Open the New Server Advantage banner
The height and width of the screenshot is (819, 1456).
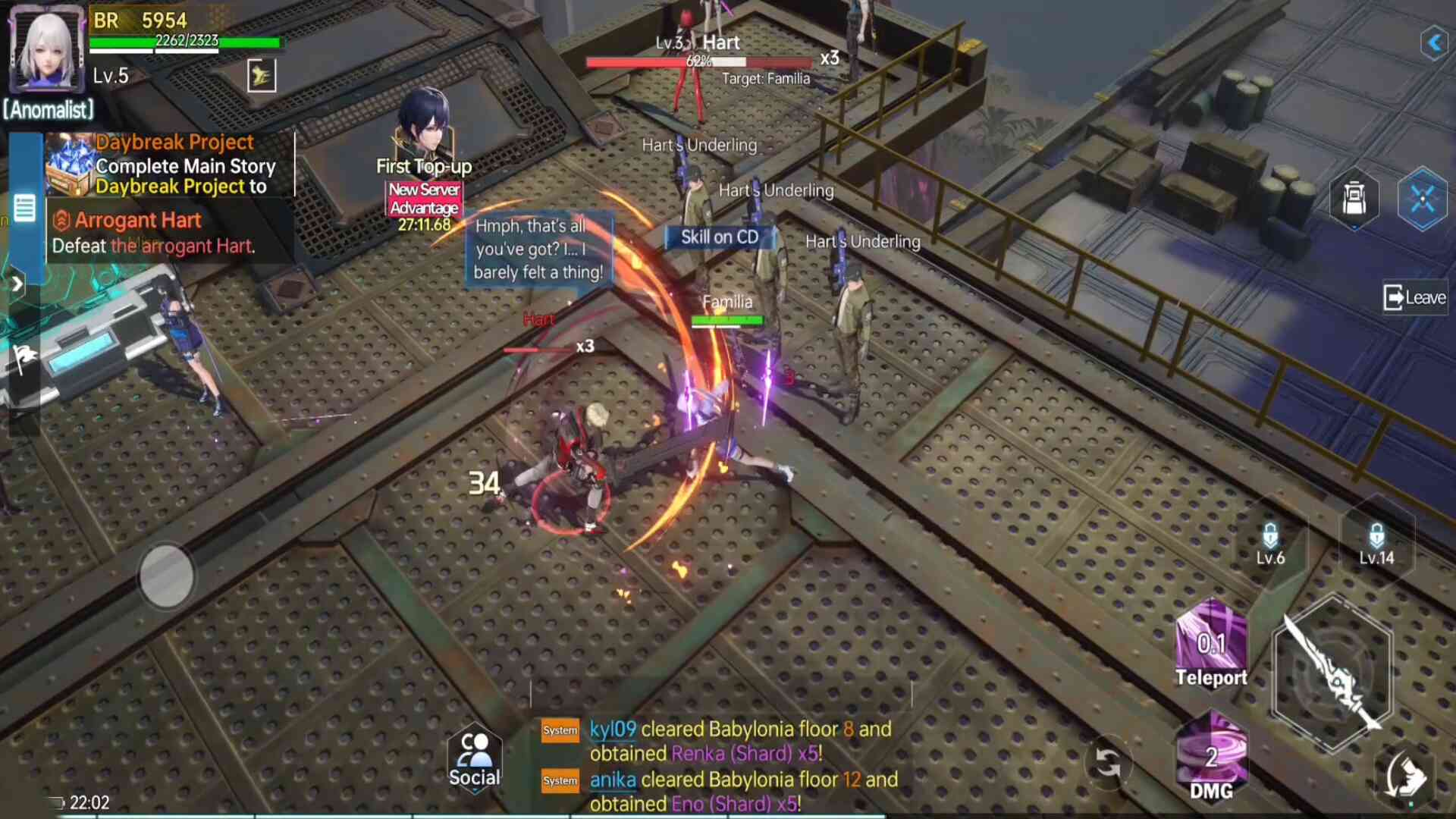[x=424, y=199]
